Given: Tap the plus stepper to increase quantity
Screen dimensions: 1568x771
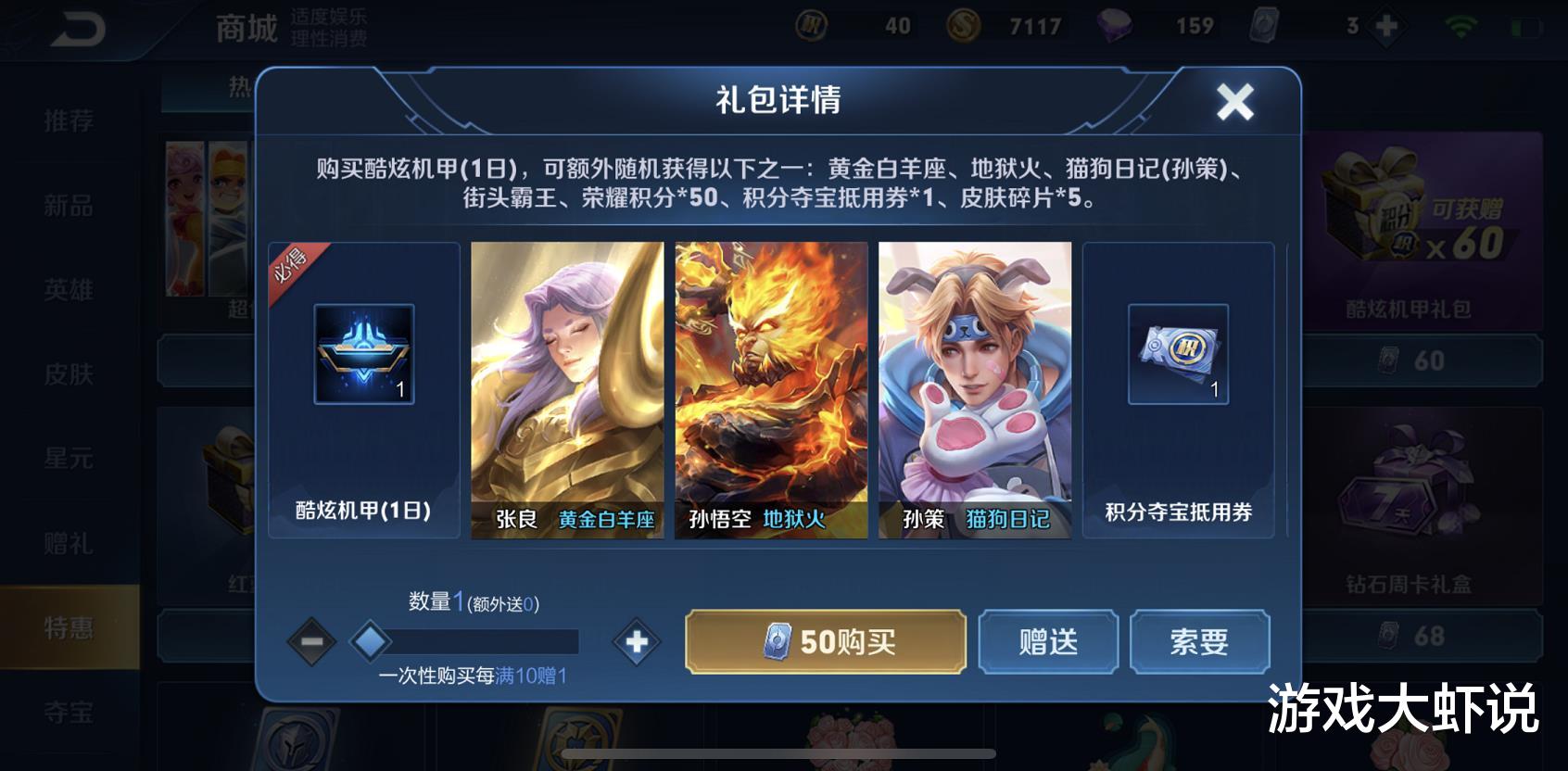Looking at the screenshot, I should 634,640.
